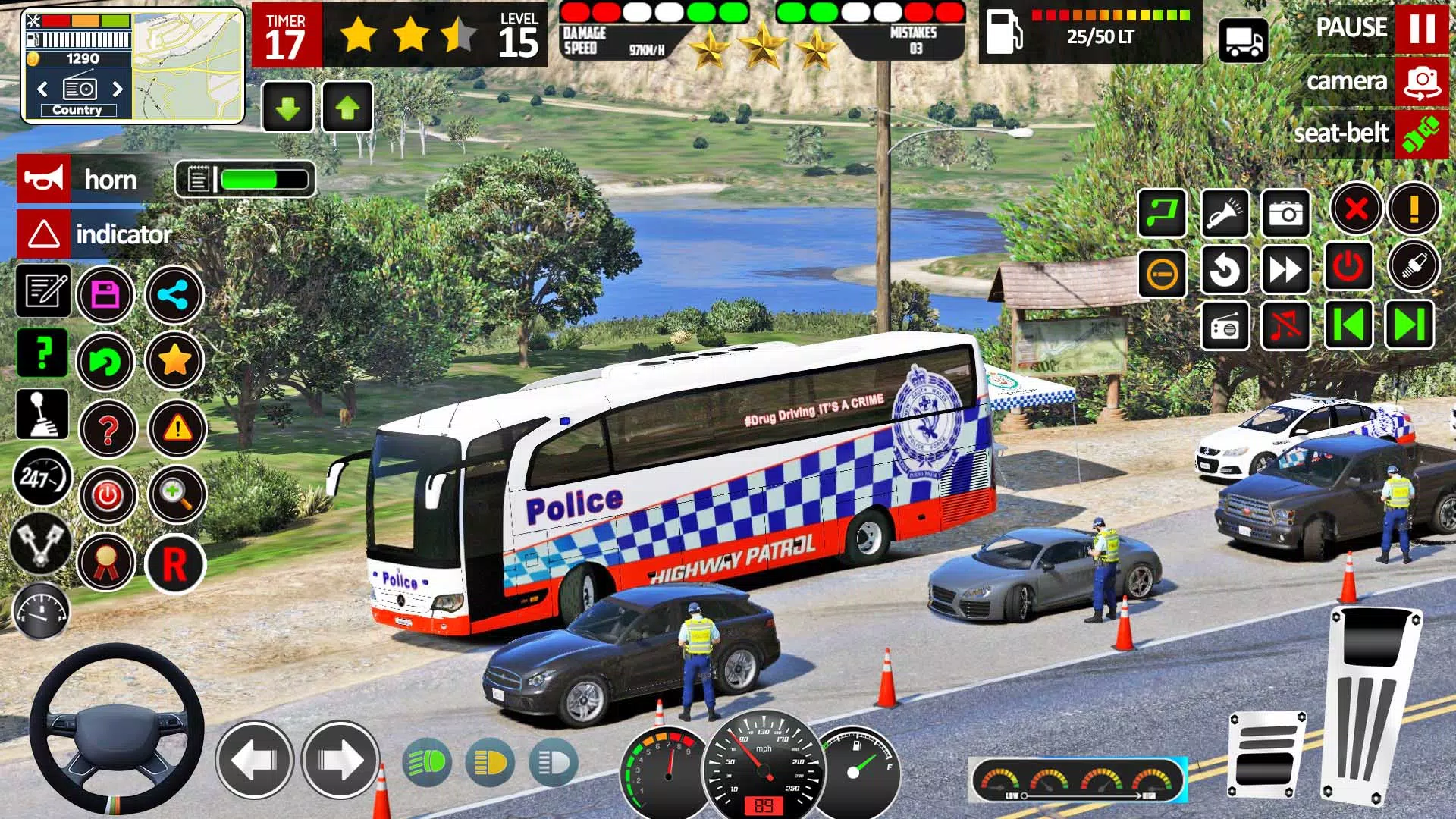The height and width of the screenshot is (819, 1456).
Task: Switch radio station with left chevron
Action: point(42,89)
